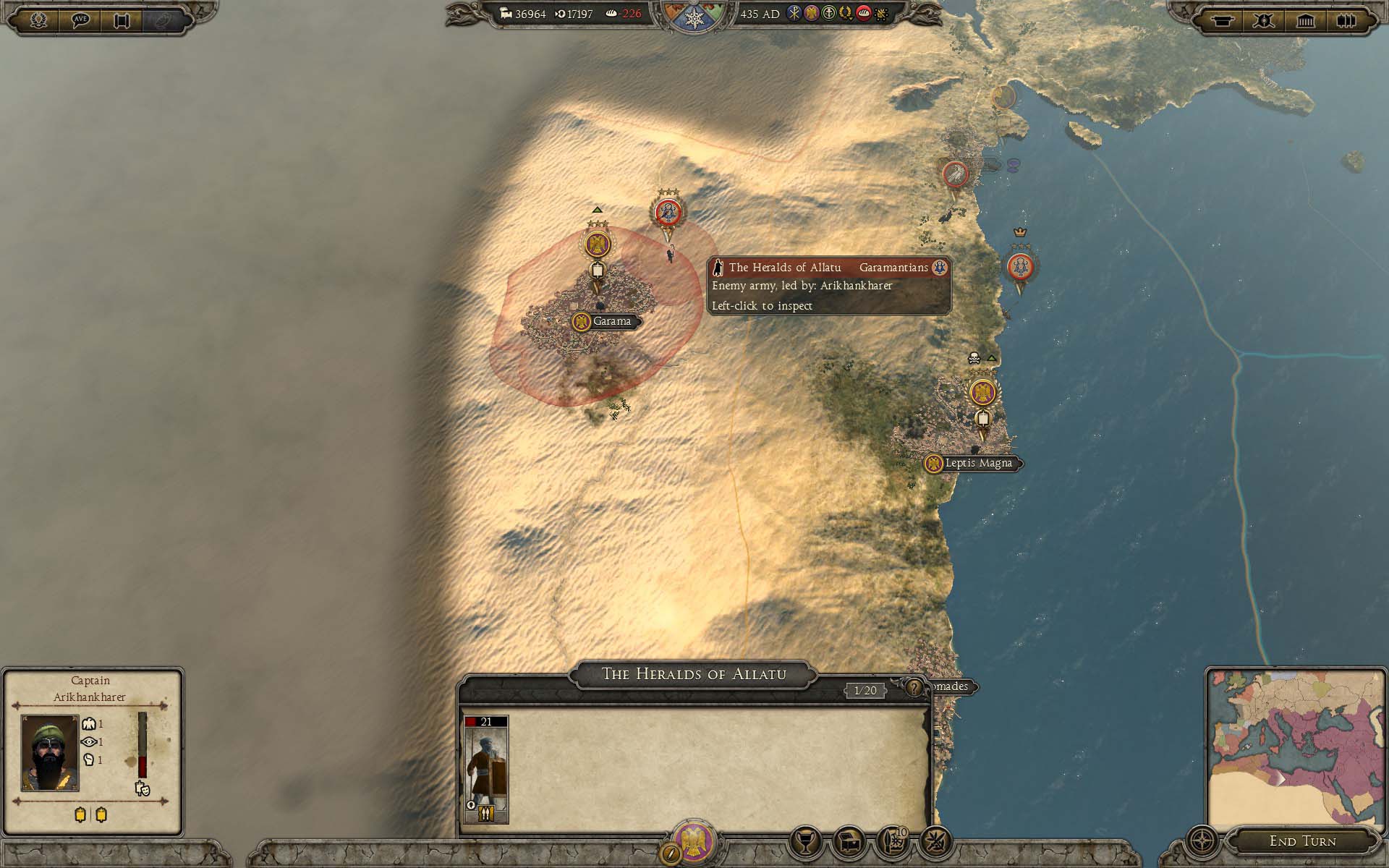This screenshot has width=1389, height=868.
Task: Open the shield and crossed swords button
Action: pyautogui.click(x=1264, y=20)
